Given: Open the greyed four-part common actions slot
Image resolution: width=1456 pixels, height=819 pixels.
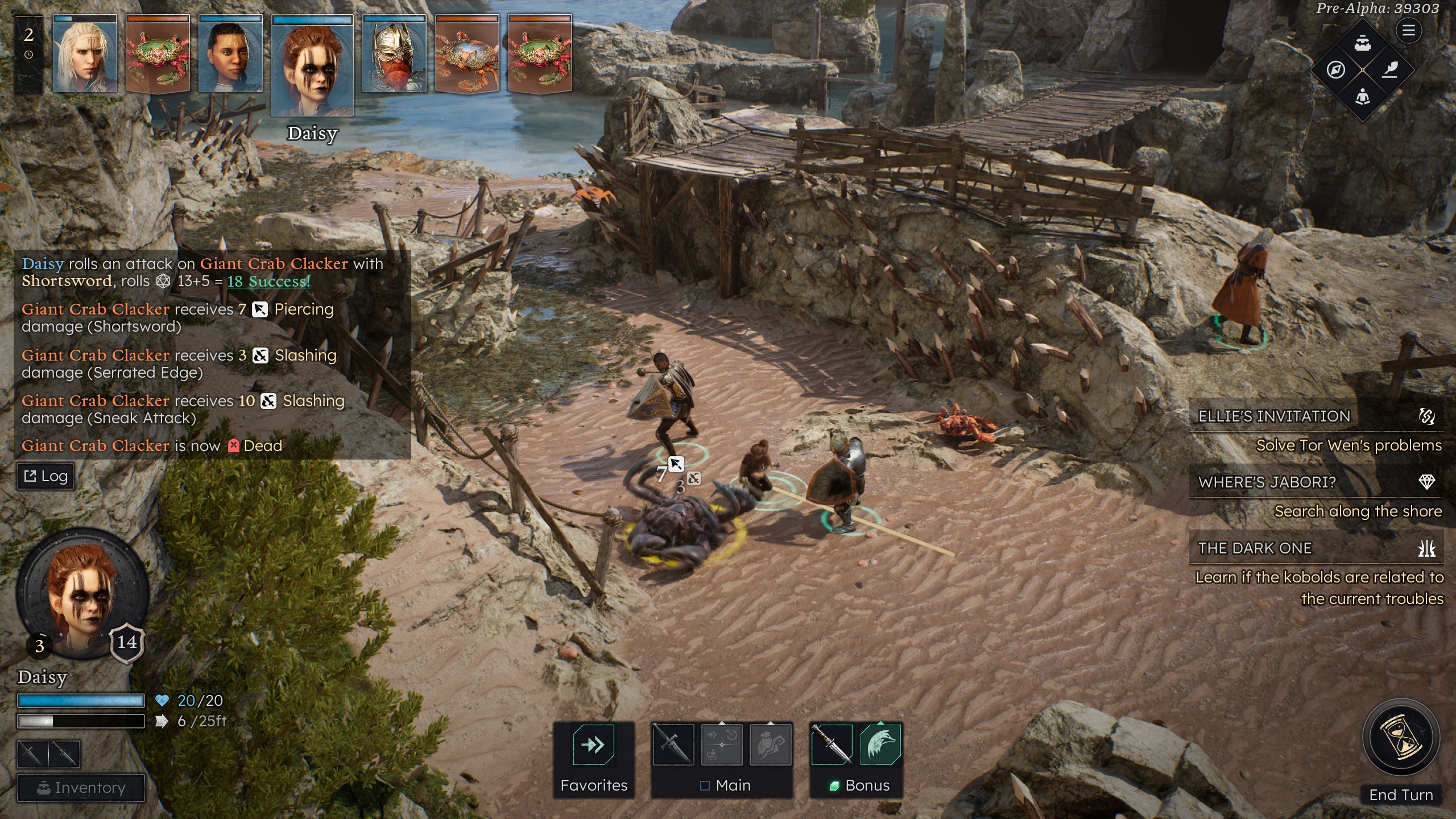Looking at the screenshot, I should (x=722, y=744).
